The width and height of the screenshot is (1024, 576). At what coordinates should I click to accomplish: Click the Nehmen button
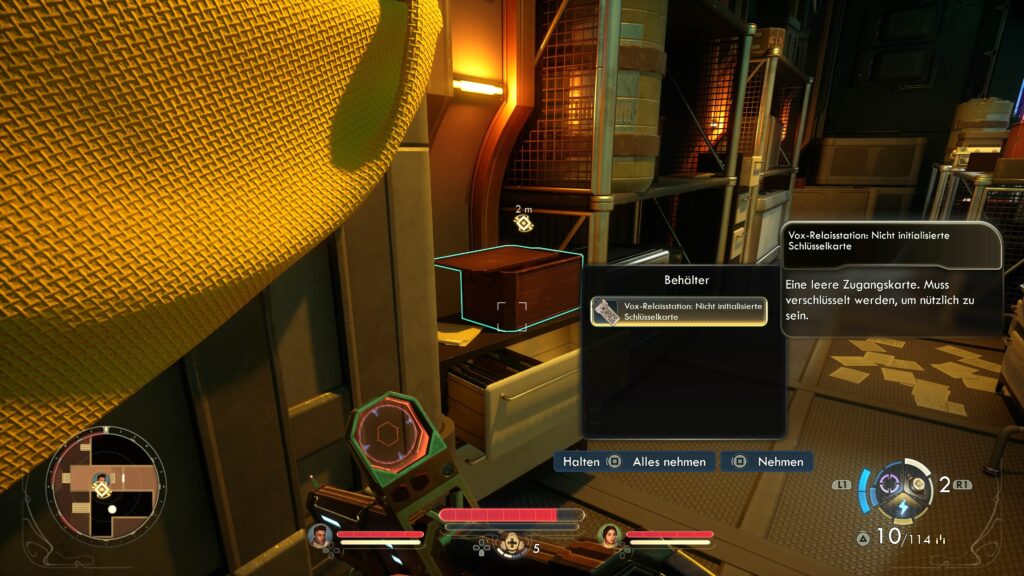768,462
